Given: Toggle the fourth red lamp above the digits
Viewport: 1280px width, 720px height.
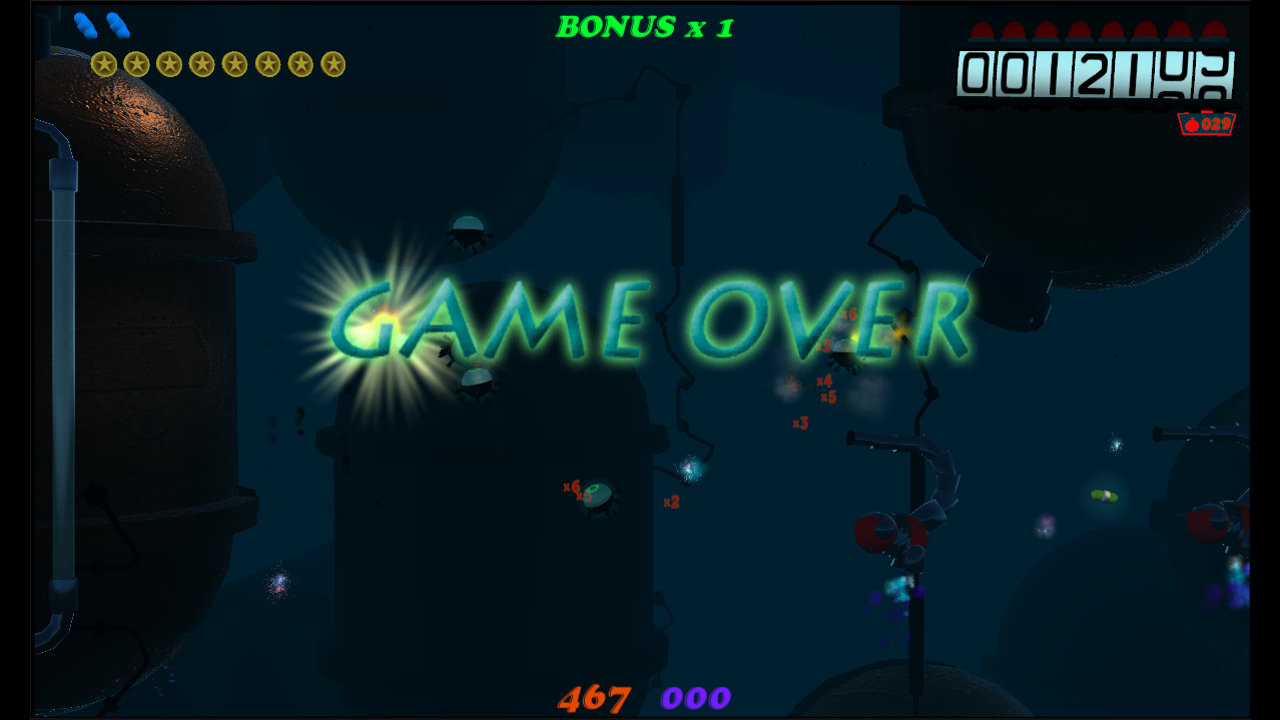Looking at the screenshot, I should click(x=1079, y=28).
